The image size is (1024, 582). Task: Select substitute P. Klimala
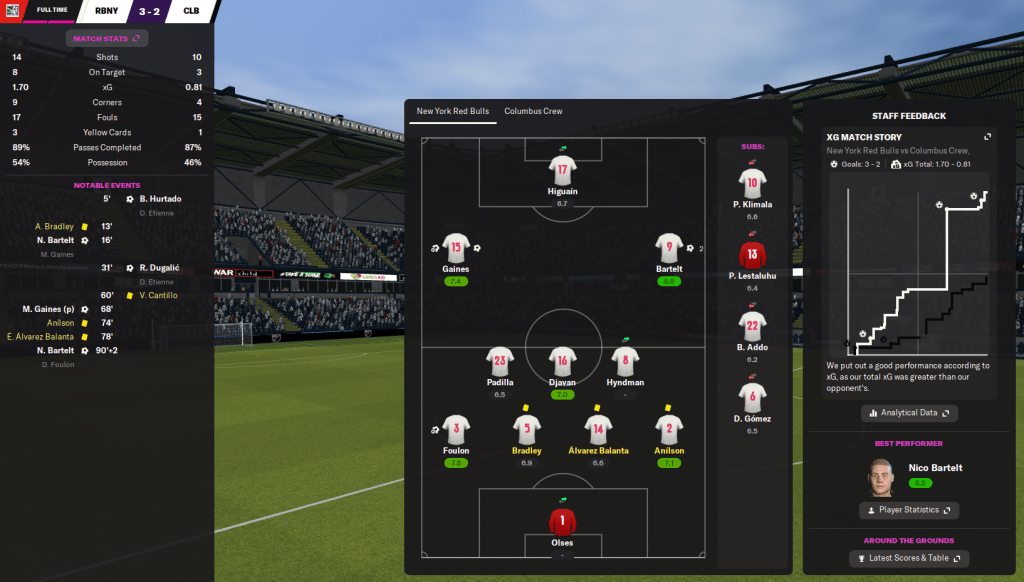pos(752,184)
